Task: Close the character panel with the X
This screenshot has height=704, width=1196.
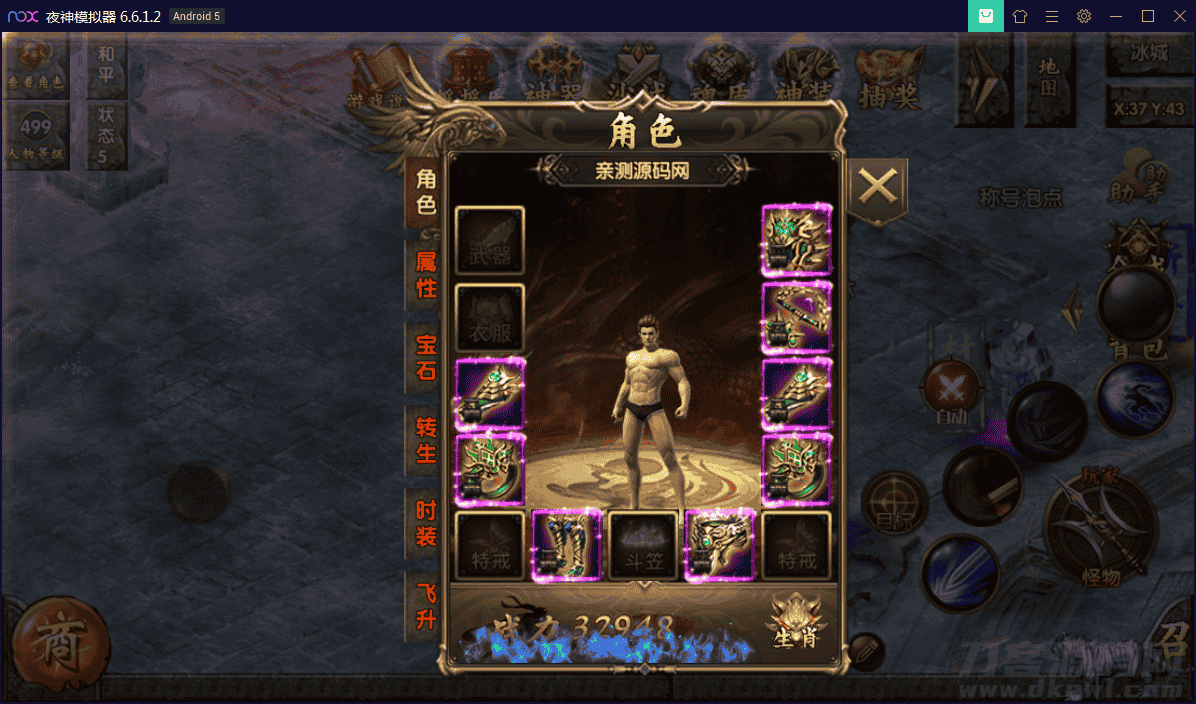Action: [877, 186]
